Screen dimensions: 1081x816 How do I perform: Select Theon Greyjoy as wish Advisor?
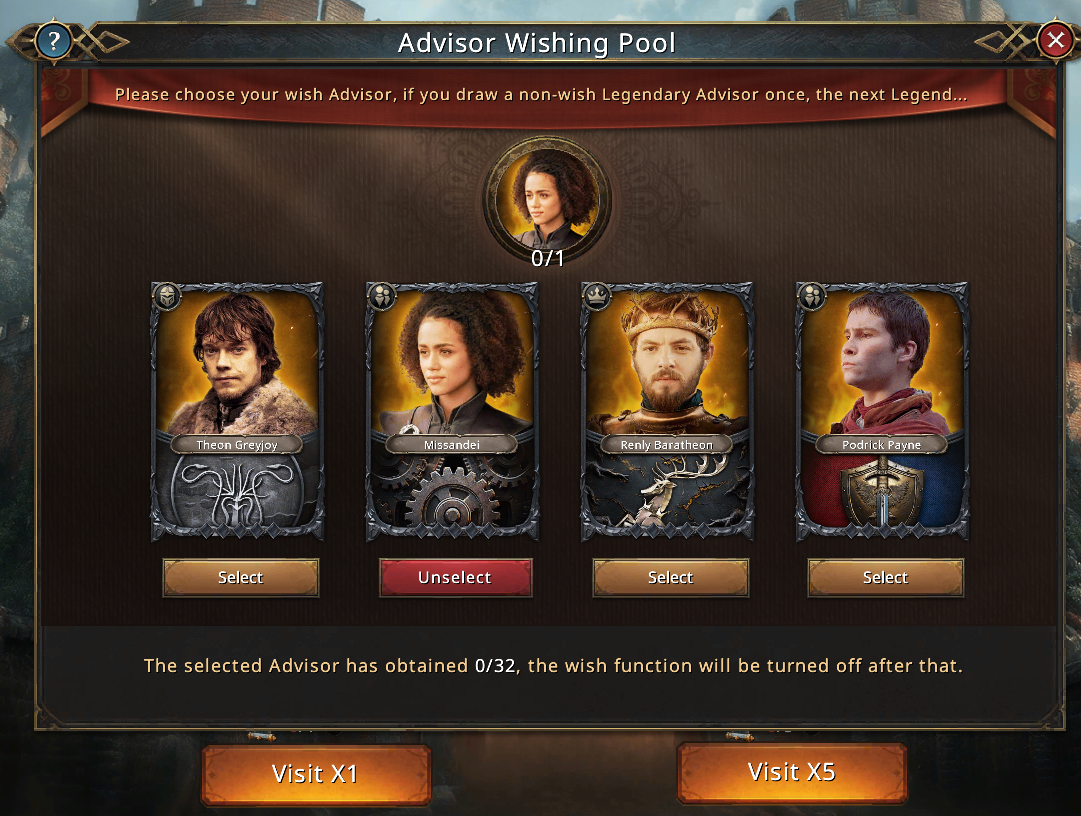point(241,578)
